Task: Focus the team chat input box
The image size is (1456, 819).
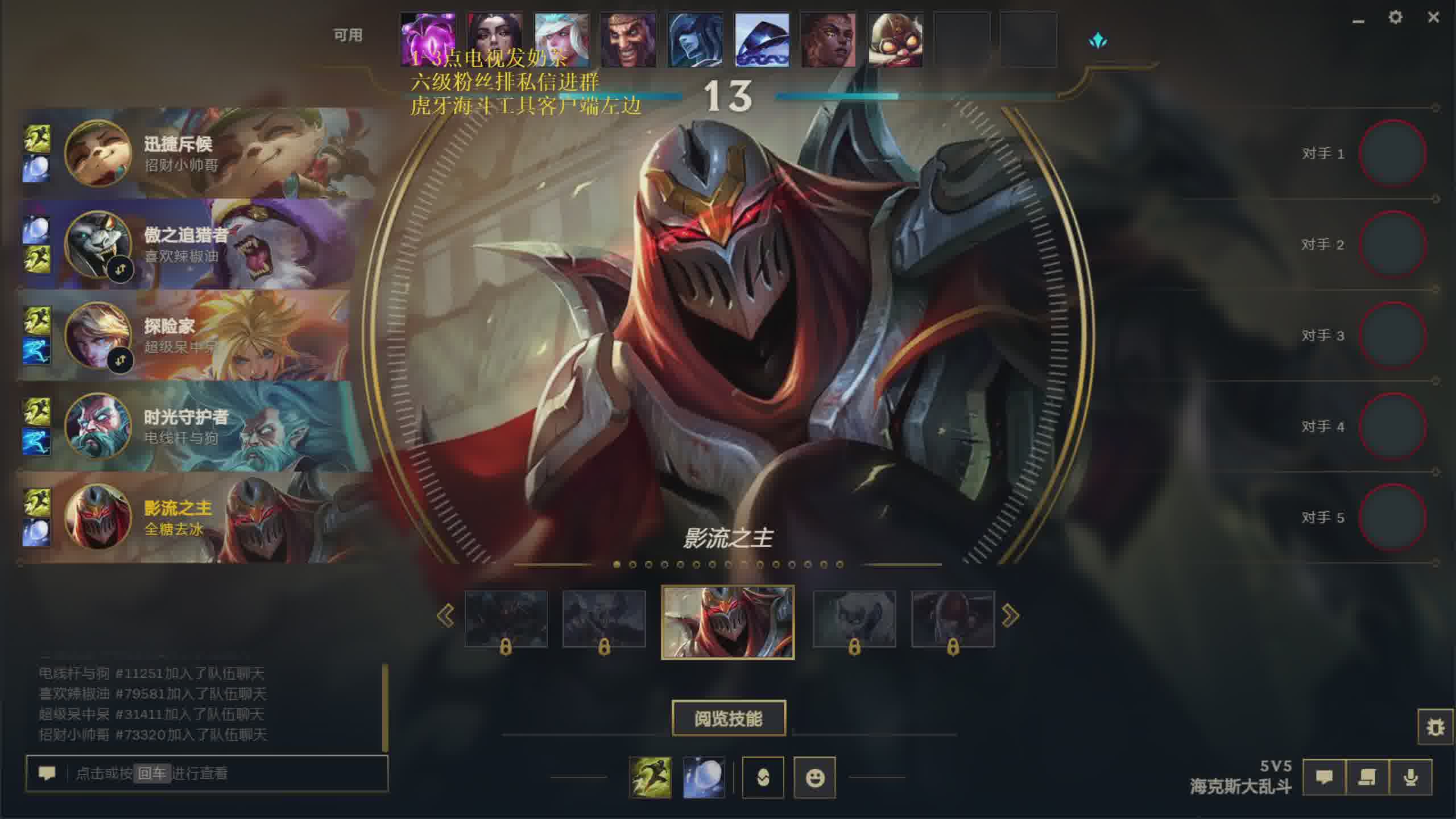Action: coord(227,773)
